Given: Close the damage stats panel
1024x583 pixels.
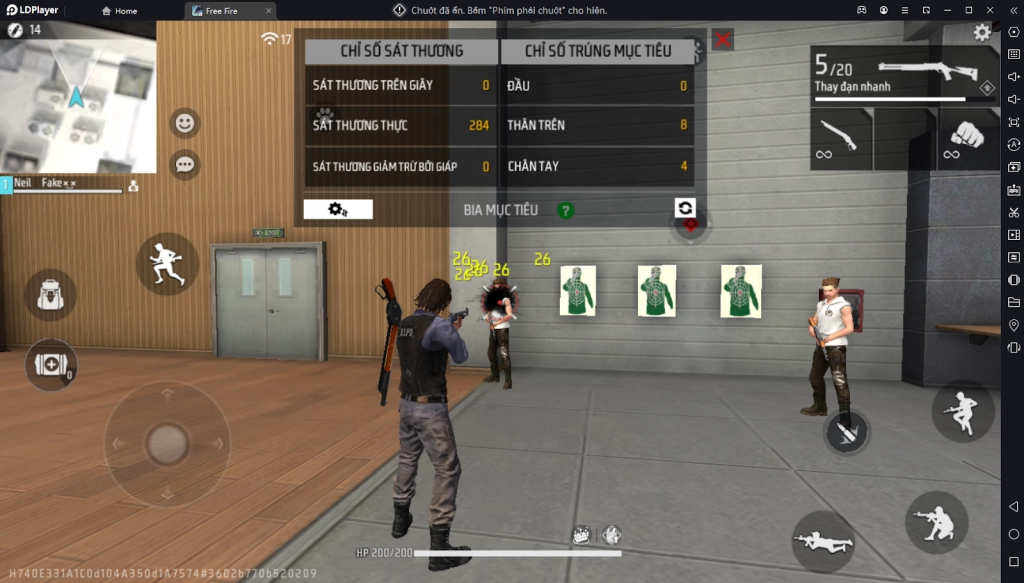Looking at the screenshot, I should point(722,40).
